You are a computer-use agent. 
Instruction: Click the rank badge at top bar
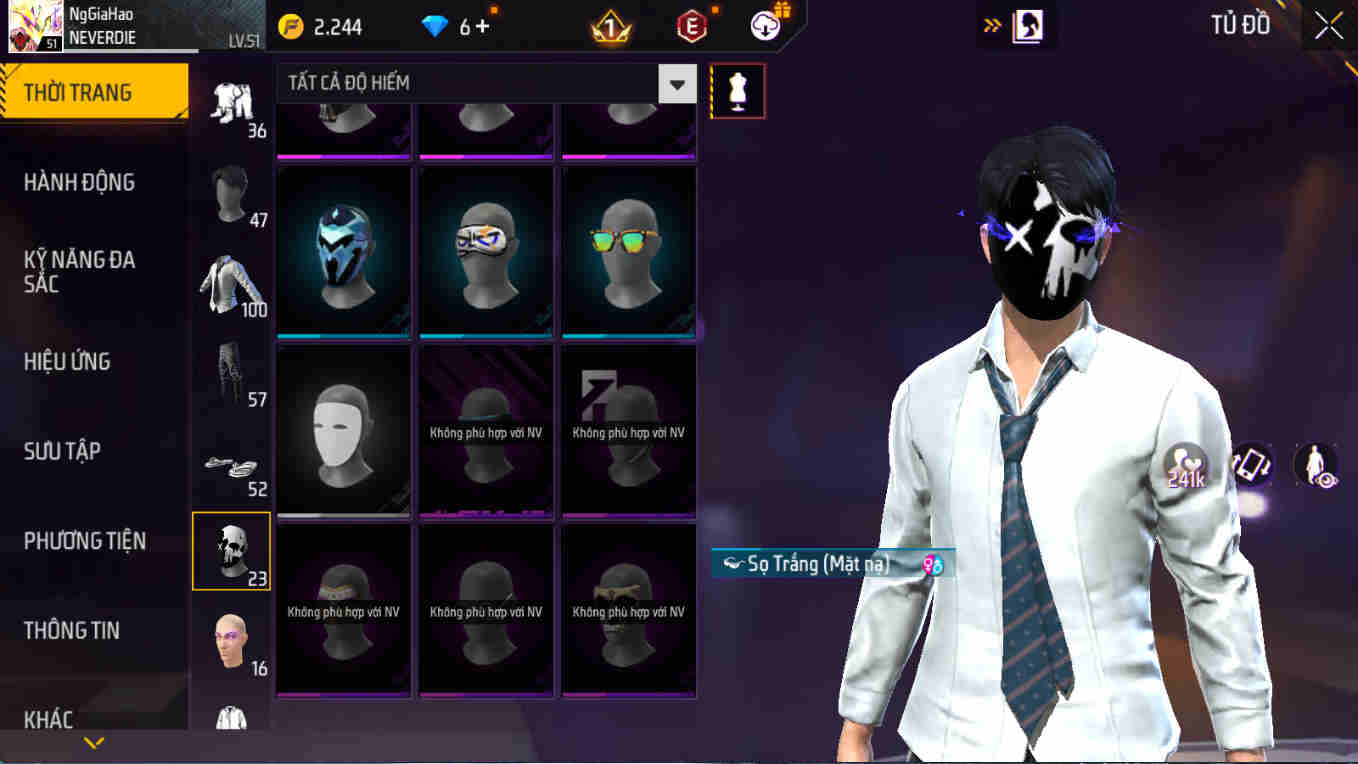(x=613, y=24)
